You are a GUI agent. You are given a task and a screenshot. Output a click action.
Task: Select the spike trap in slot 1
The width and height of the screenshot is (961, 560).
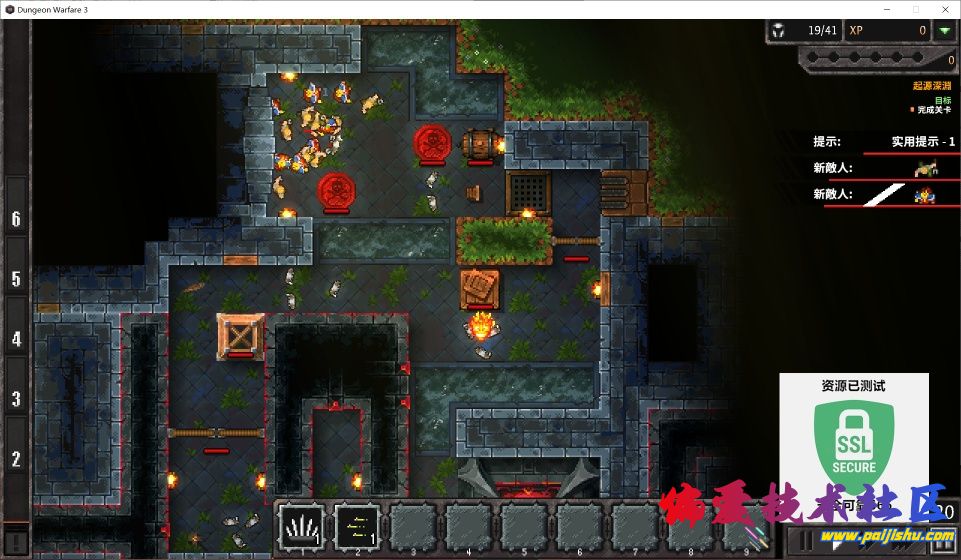(300, 526)
